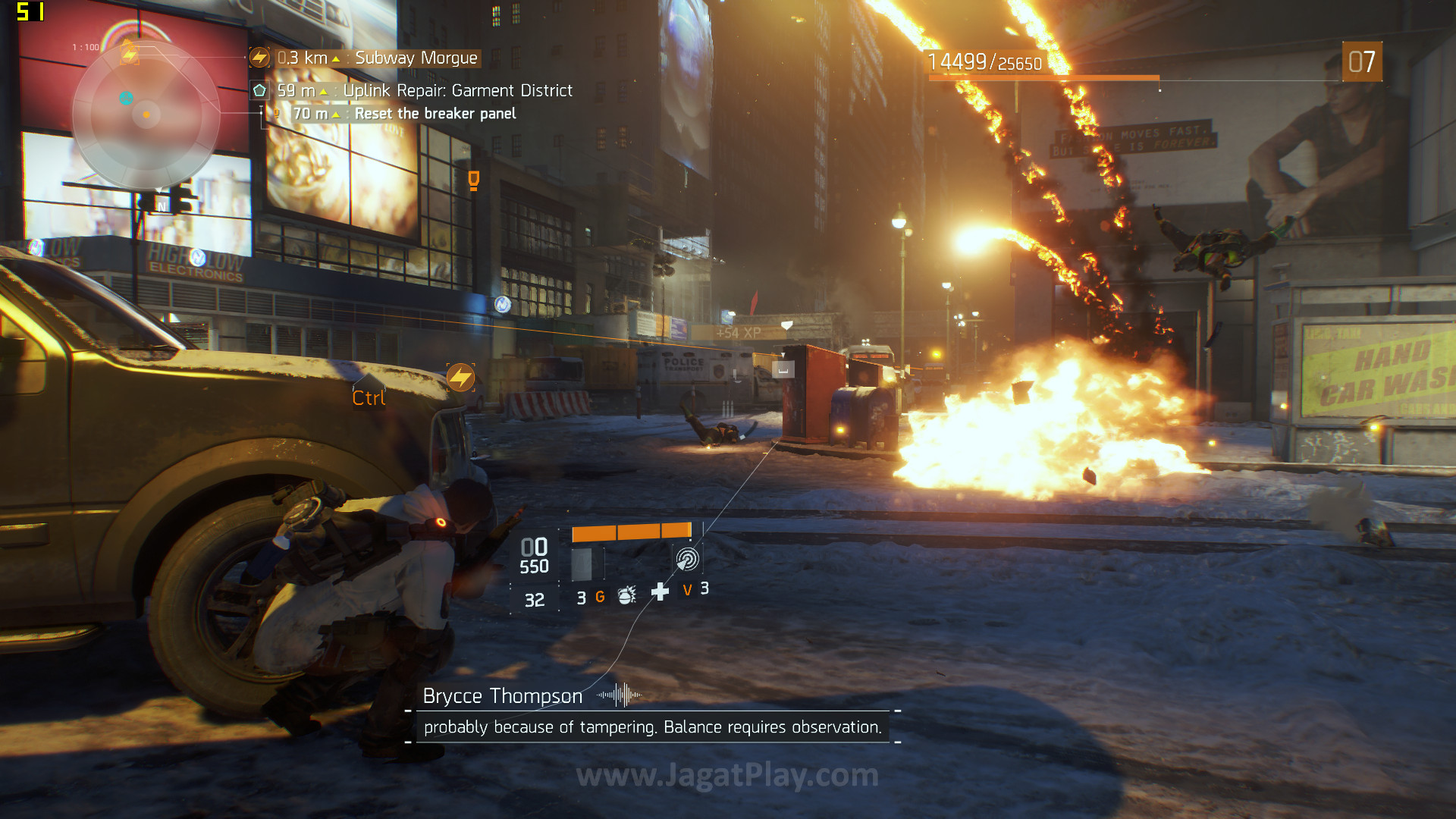Use the medkit cross icon
The height and width of the screenshot is (819, 1456).
tap(660, 591)
